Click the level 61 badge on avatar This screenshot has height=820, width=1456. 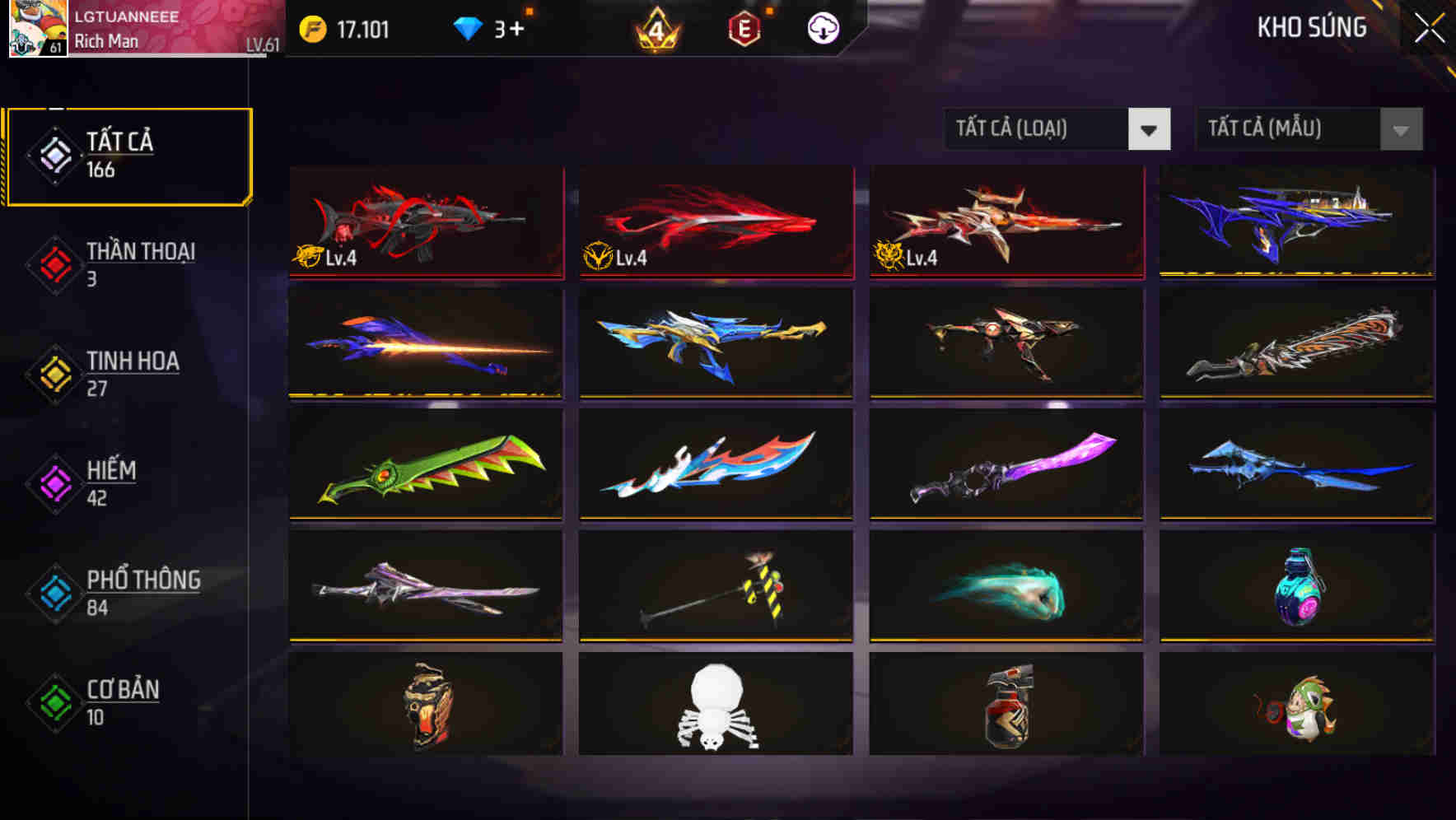54,49
